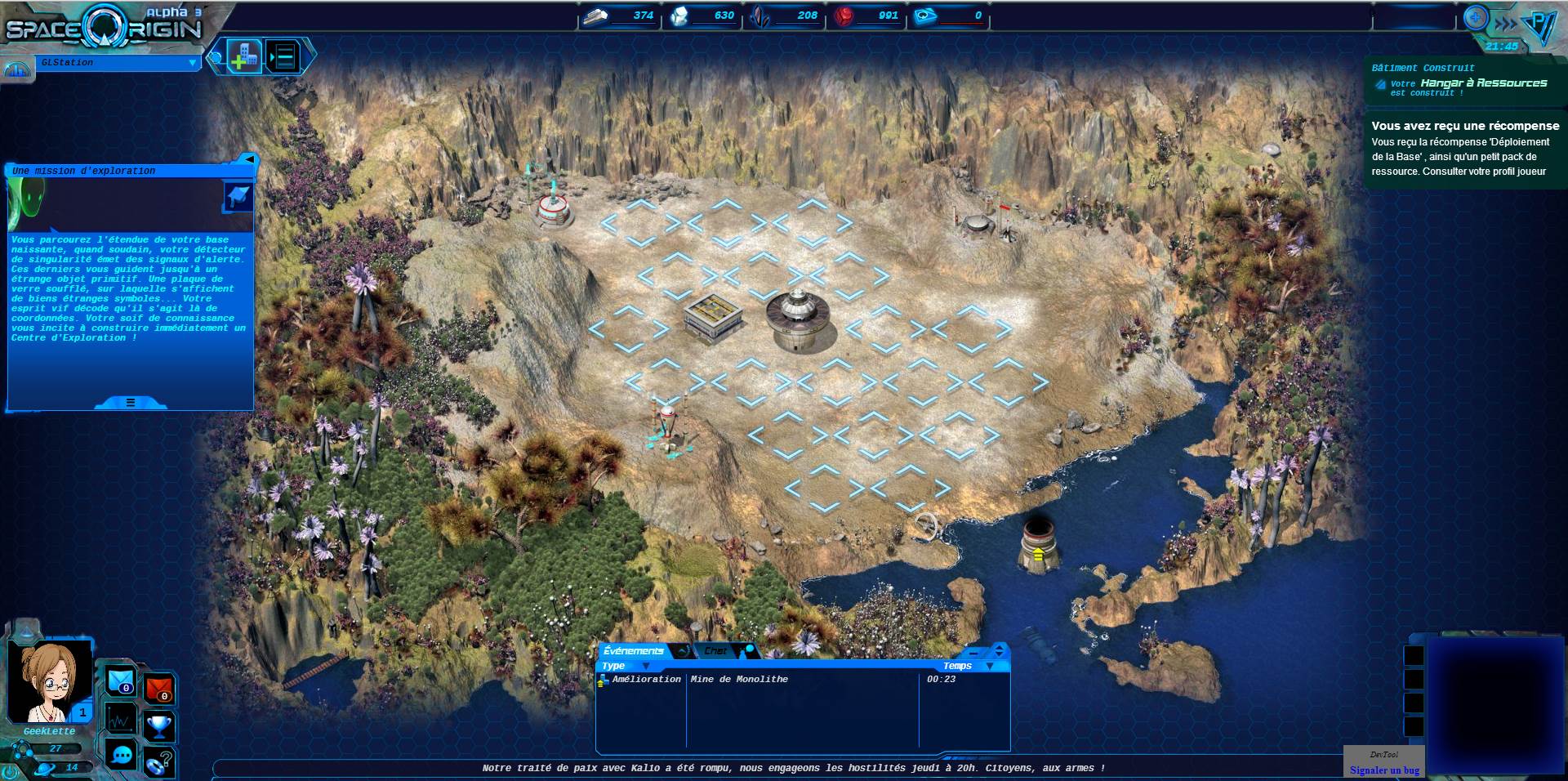This screenshot has width=1568, height=781.
Task: Collapse the exploration mission panel arrow
Action: (249, 159)
